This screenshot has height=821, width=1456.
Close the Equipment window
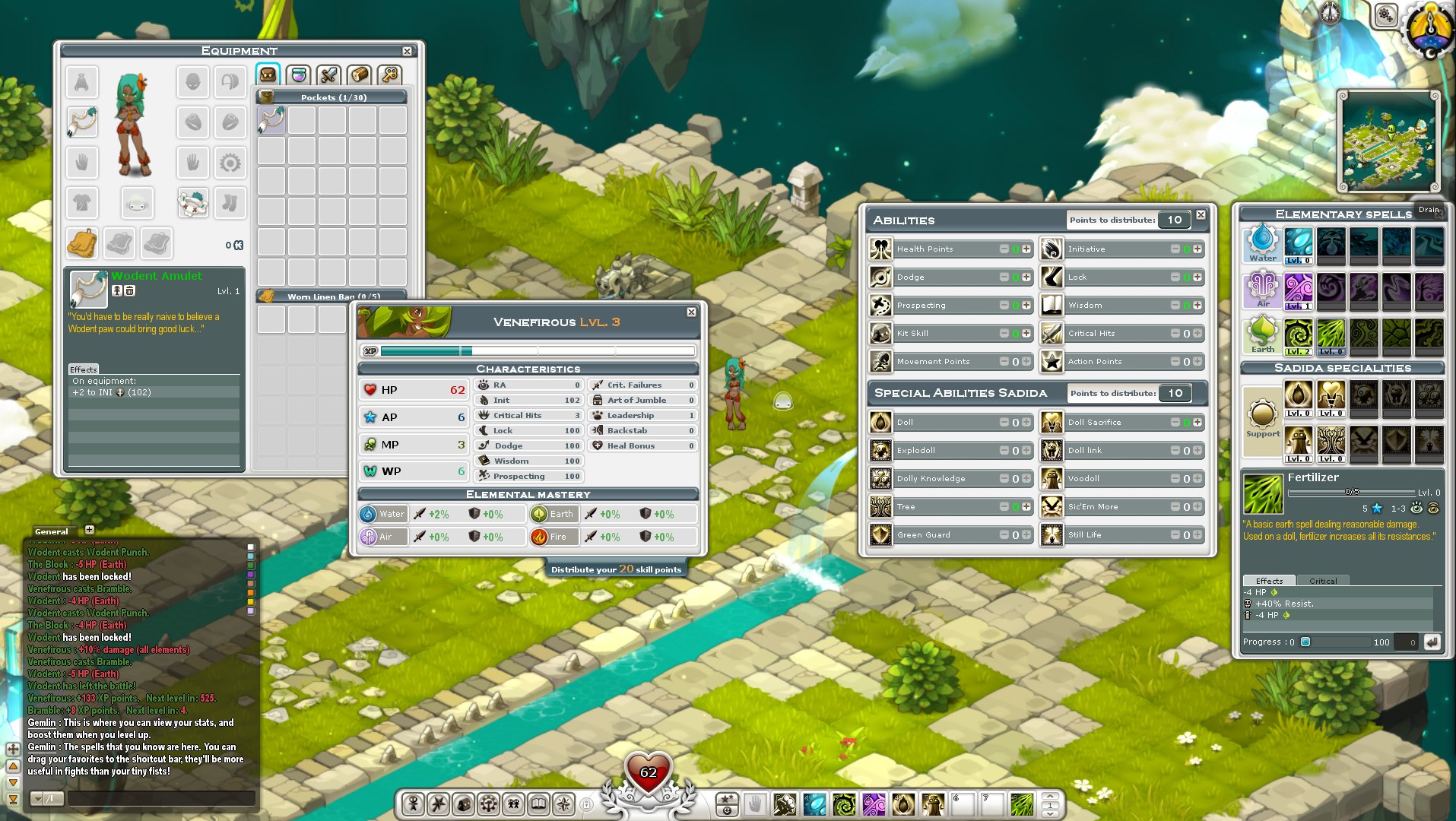point(407,51)
